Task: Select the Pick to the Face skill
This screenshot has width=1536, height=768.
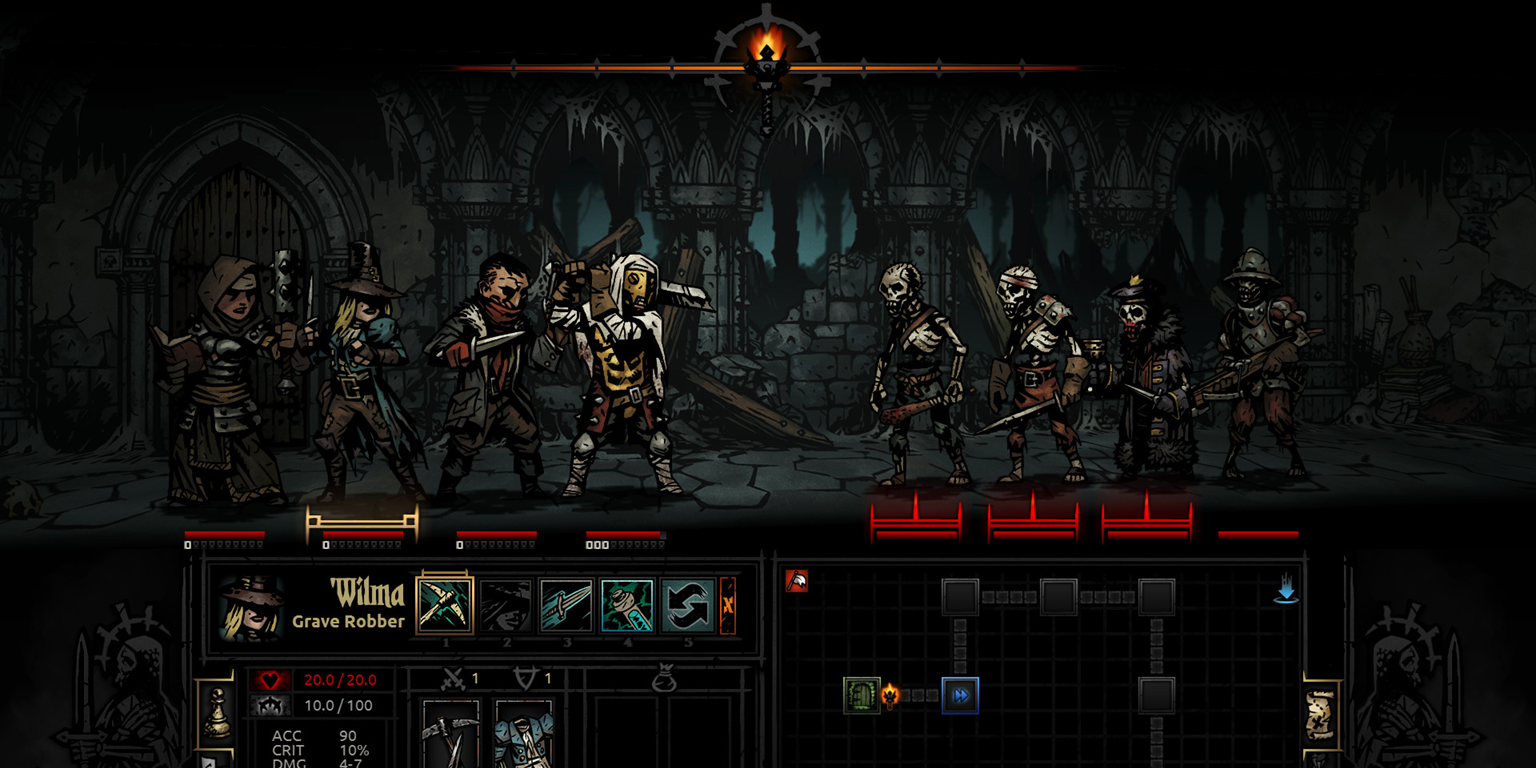Action: (445, 606)
